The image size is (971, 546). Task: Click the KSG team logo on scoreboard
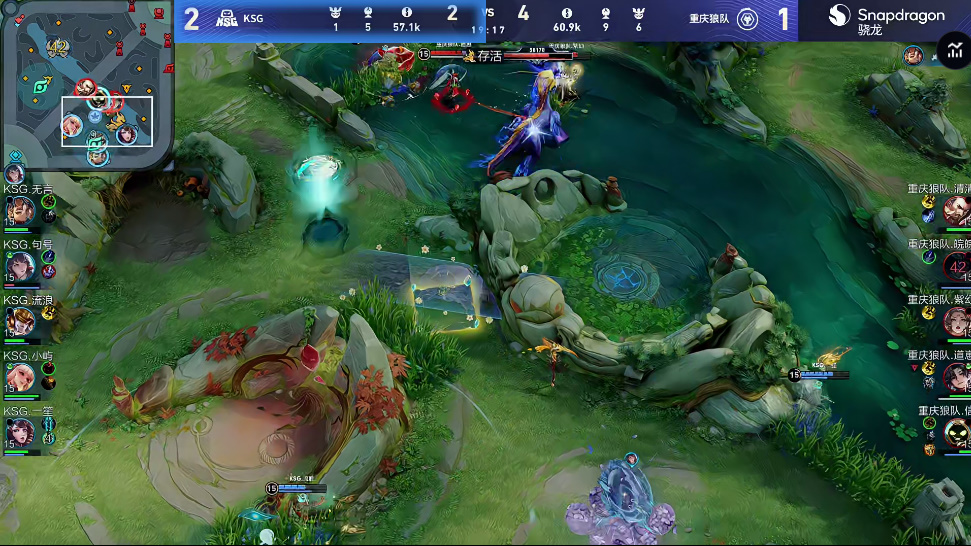point(226,18)
